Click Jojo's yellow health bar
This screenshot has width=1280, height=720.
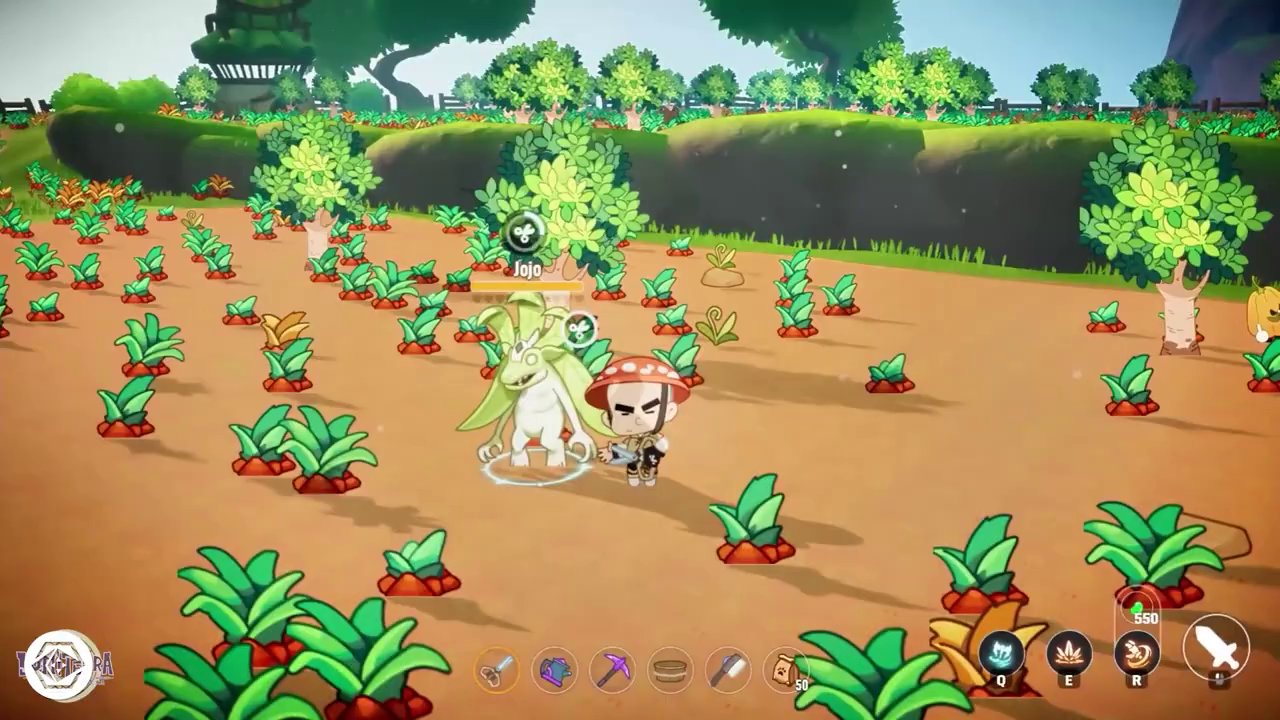[527, 287]
